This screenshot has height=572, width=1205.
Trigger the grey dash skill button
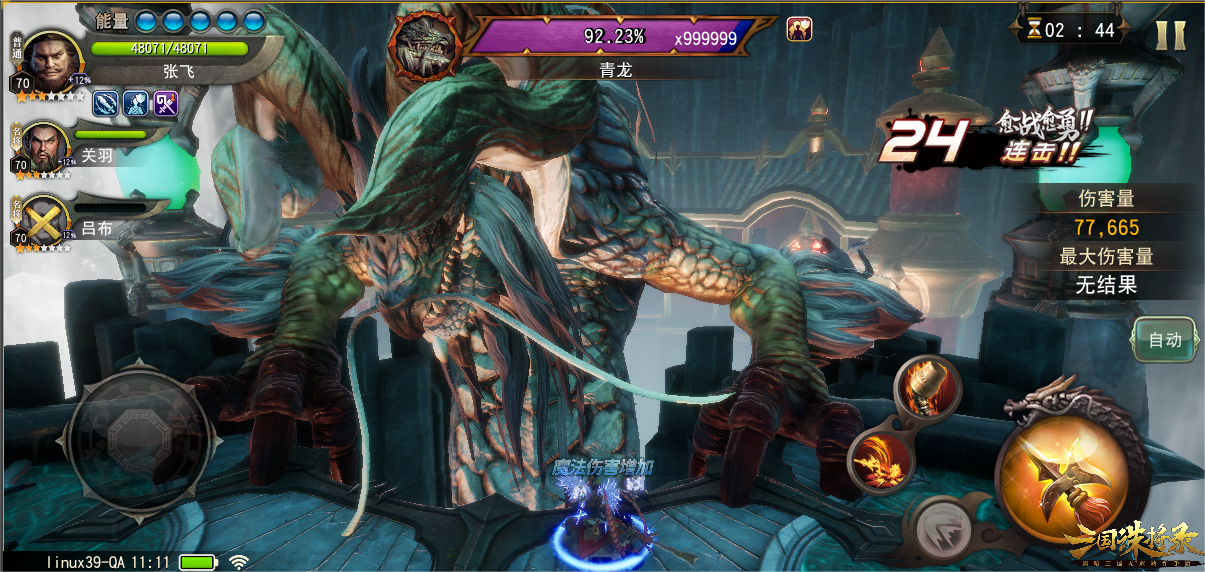tap(937, 523)
